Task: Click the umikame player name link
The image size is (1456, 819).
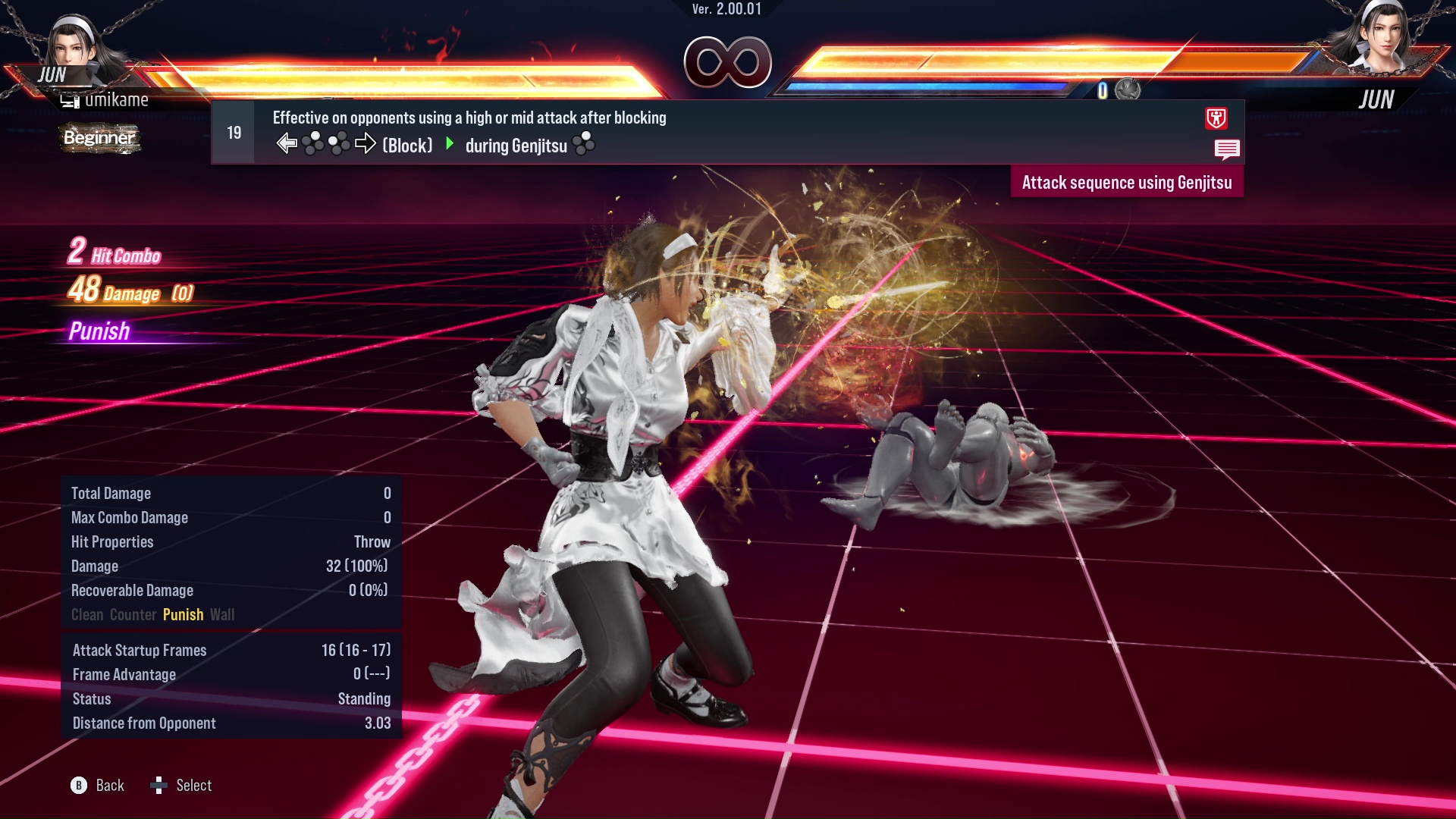Action: (x=118, y=99)
